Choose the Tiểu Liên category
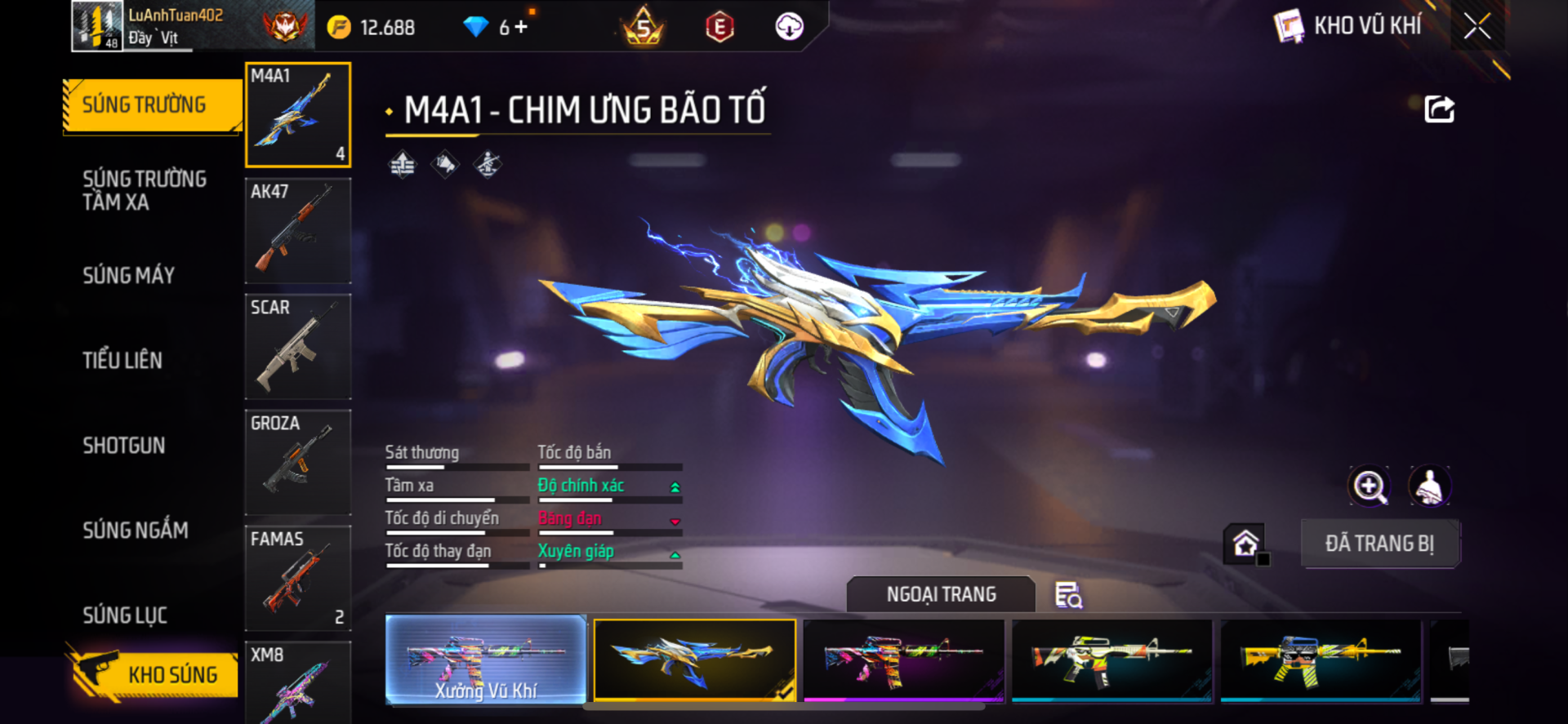This screenshot has width=1568, height=724. (122, 360)
